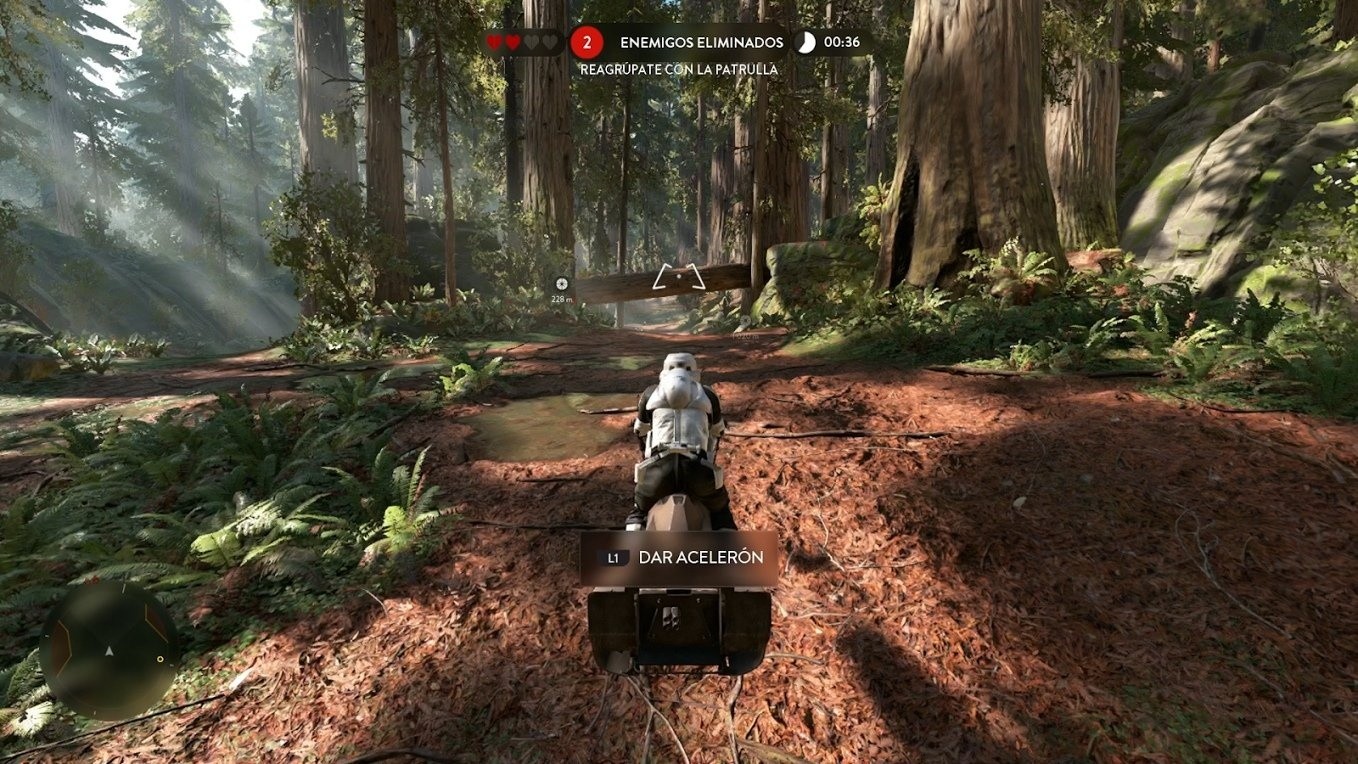This screenshot has width=1358, height=764.
Task: Click the small dot inside the targeting reticle
Action: click(x=678, y=276)
